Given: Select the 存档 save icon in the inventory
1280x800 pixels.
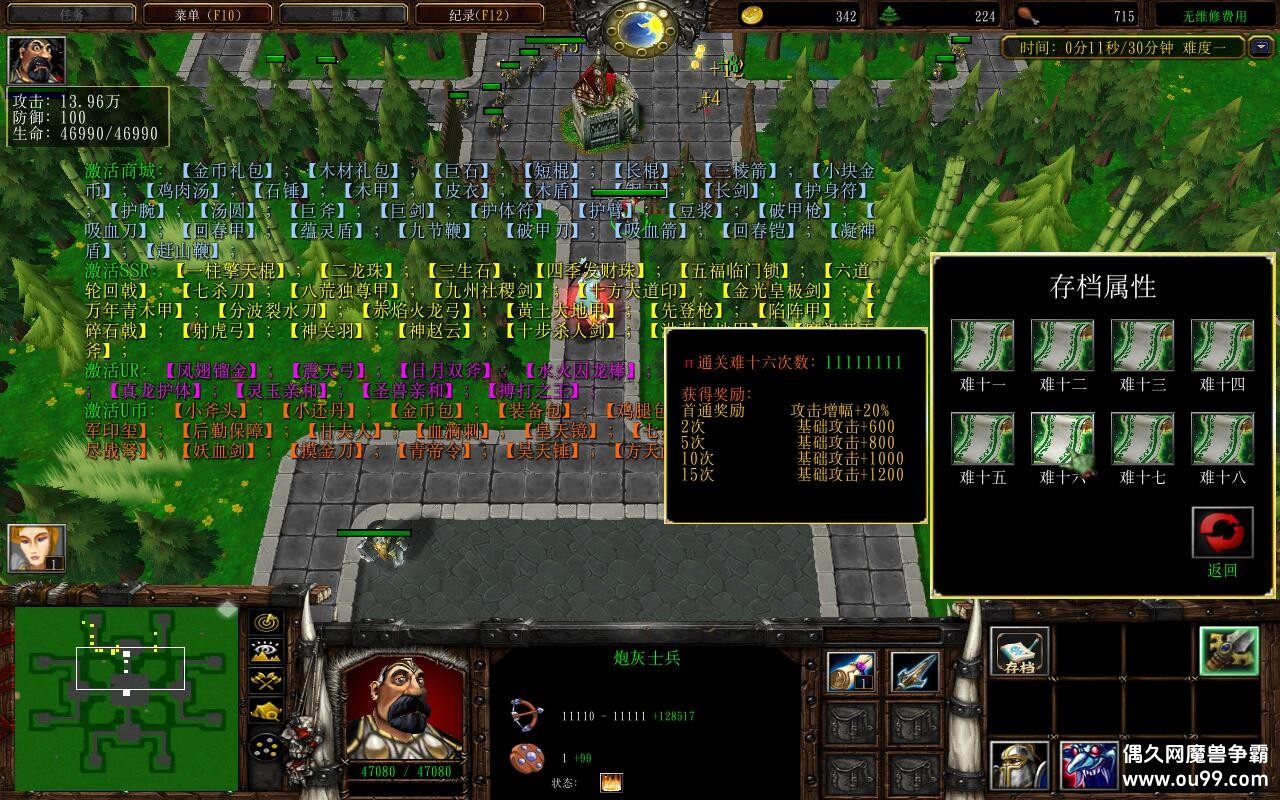Looking at the screenshot, I should coord(1019,650).
